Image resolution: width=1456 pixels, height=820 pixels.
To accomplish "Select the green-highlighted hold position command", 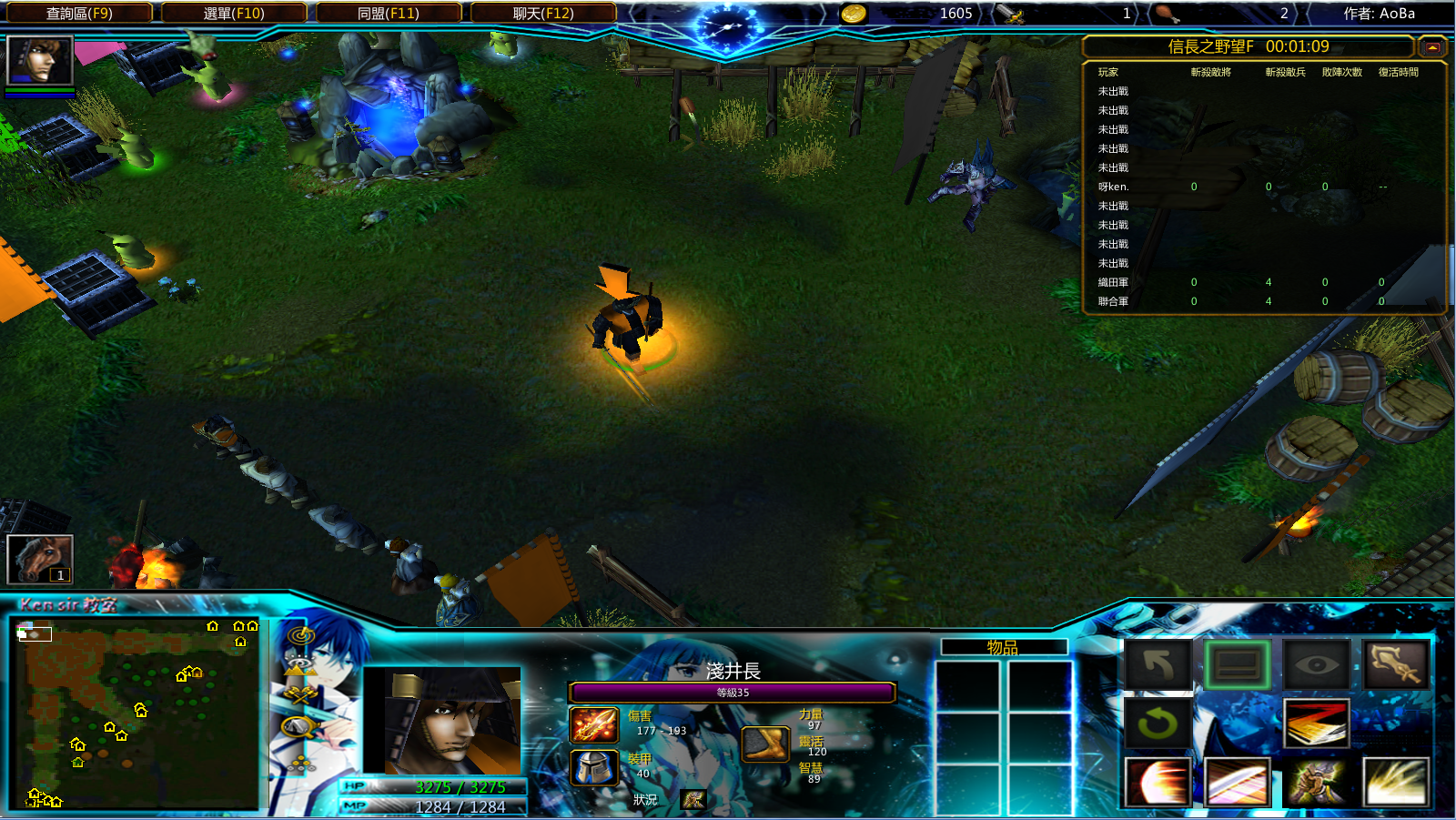I will coord(1237,664).
